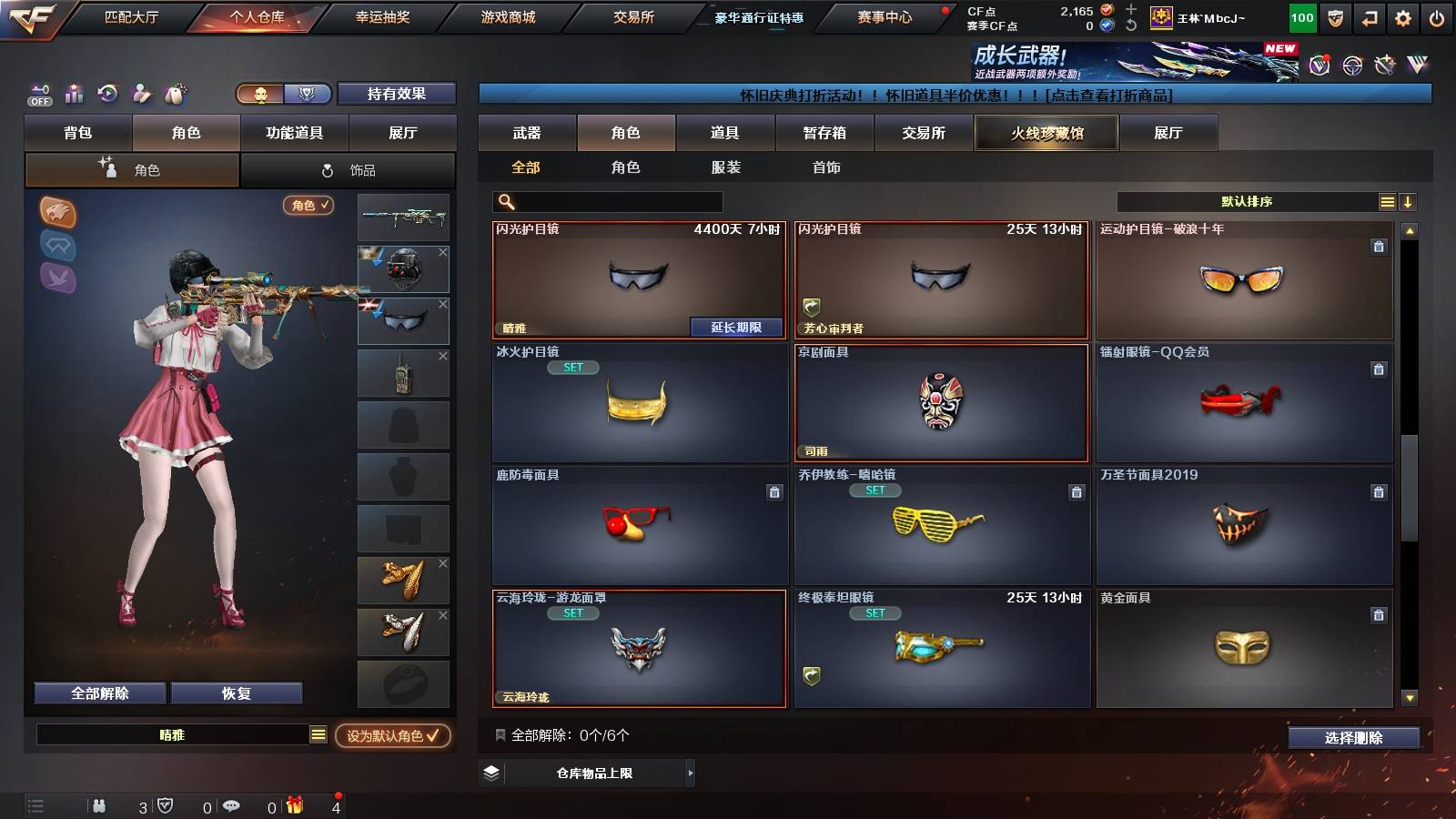
Task: Open the gift/pet icon above the character panel
Action: pos(174,92)
